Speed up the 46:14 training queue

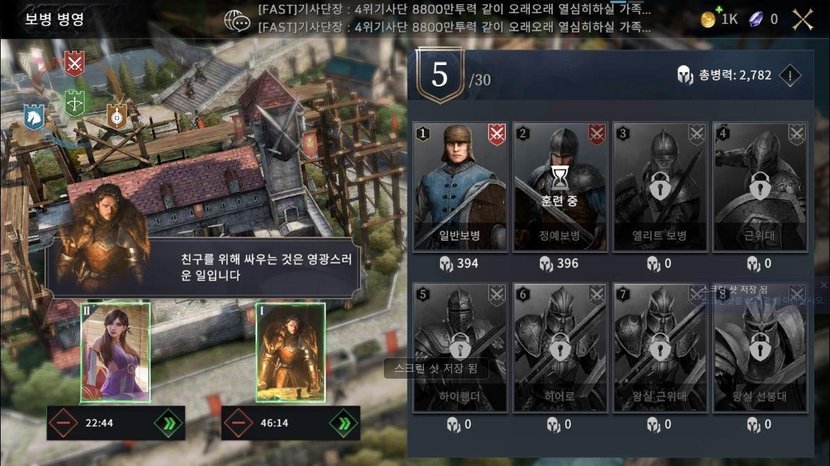[346, 423]
